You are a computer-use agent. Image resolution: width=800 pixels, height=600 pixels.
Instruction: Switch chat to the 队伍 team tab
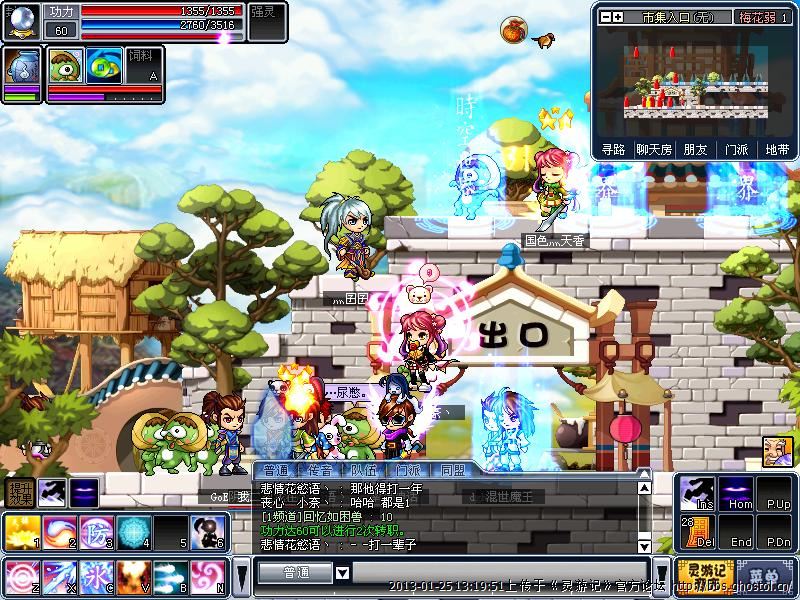pyautogui.click(x=363, y=469)
